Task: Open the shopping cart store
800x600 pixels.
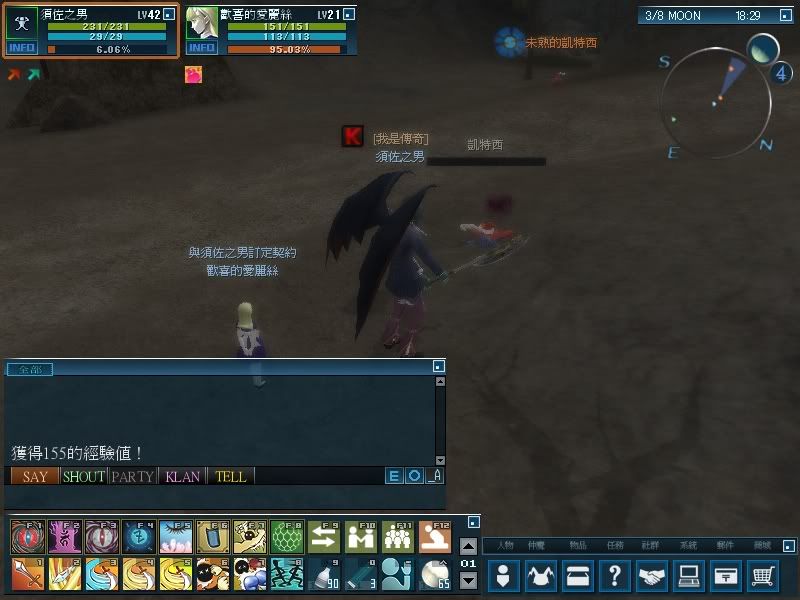Action: (x=764, y=576)
